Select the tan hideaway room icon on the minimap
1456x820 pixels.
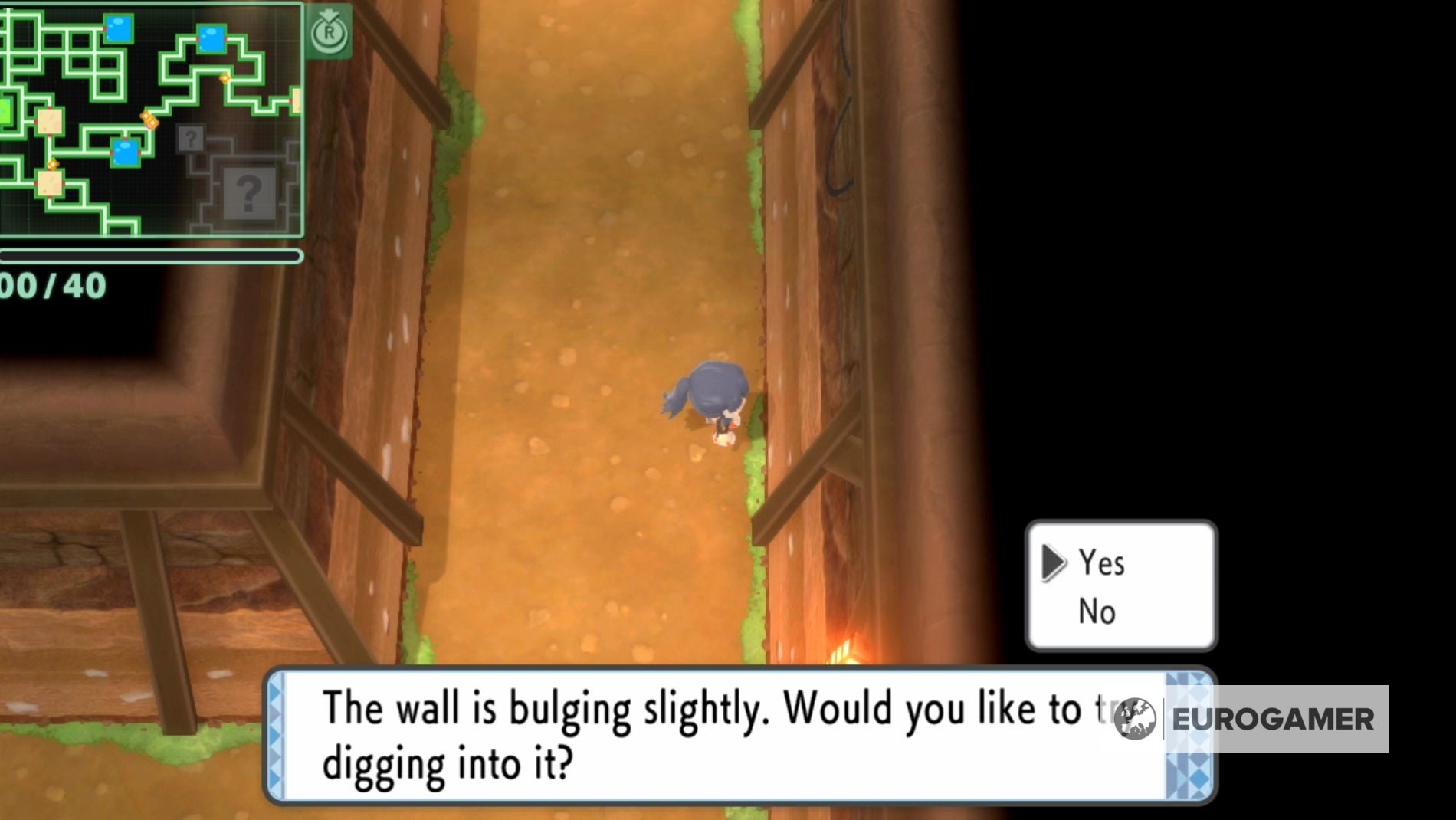point(50,123)
